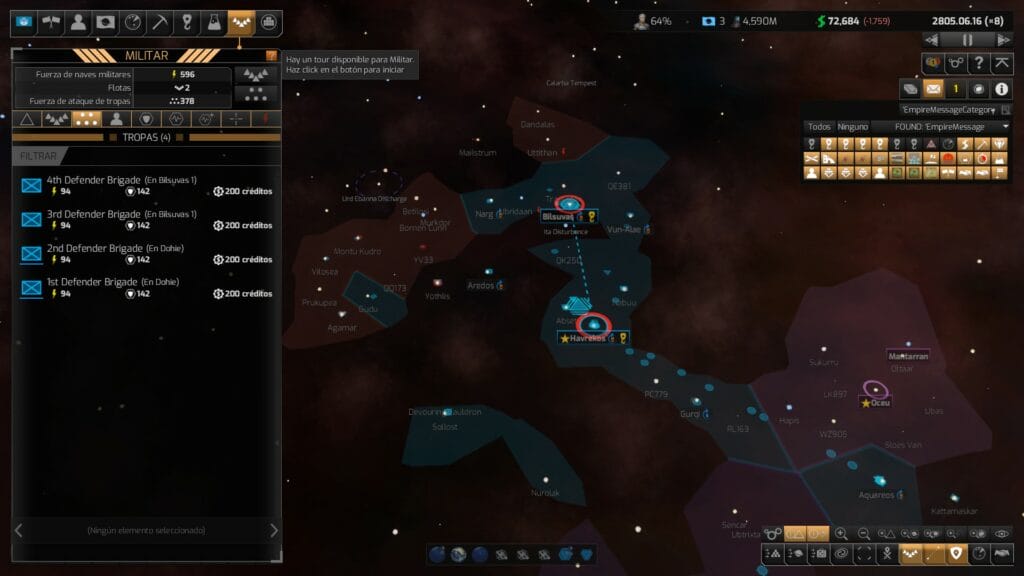This screenshot has width=1024, height=576.
Task: Select the Ninguno message filter
Action: (852, 127)
